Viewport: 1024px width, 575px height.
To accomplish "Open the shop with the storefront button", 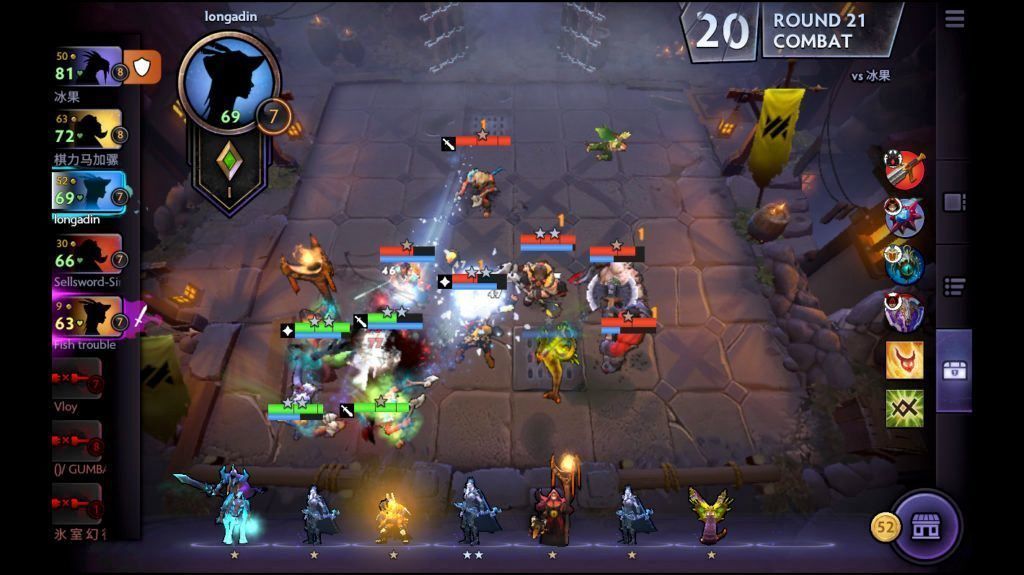I will (x=925, y=526).
